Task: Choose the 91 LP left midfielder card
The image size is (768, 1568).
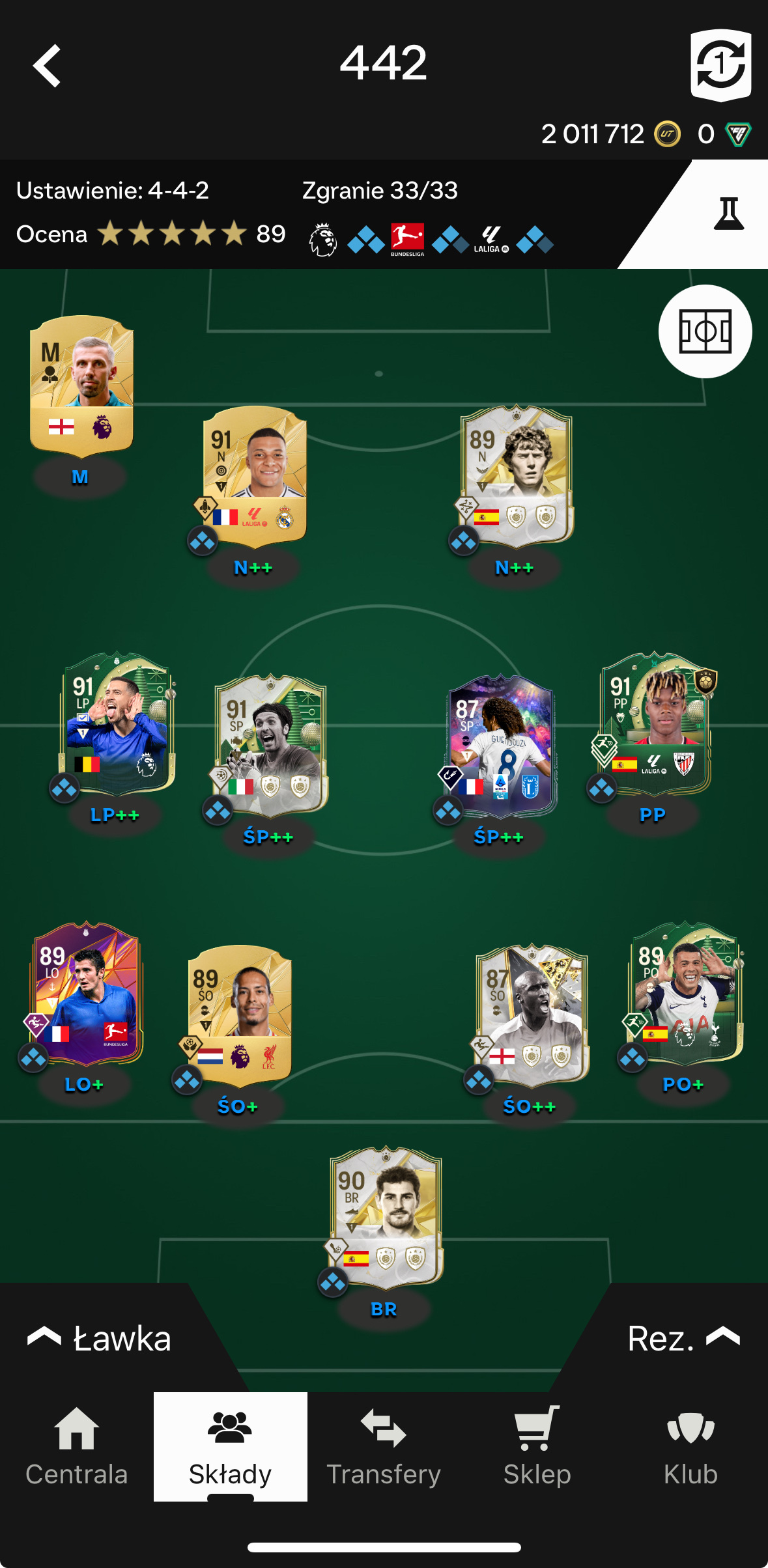Action: point(117,723)
